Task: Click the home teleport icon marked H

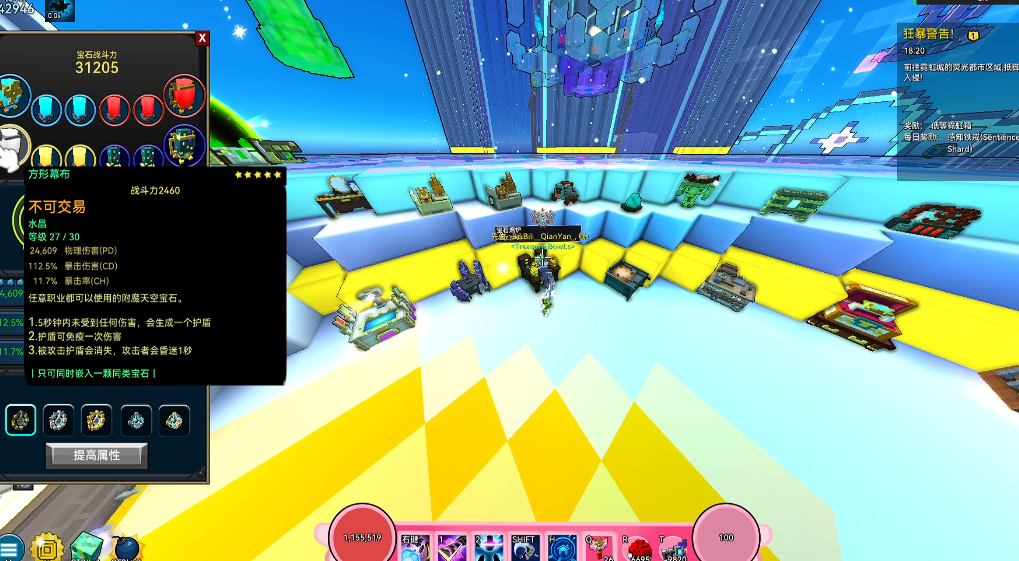Action: coord(561,548)
